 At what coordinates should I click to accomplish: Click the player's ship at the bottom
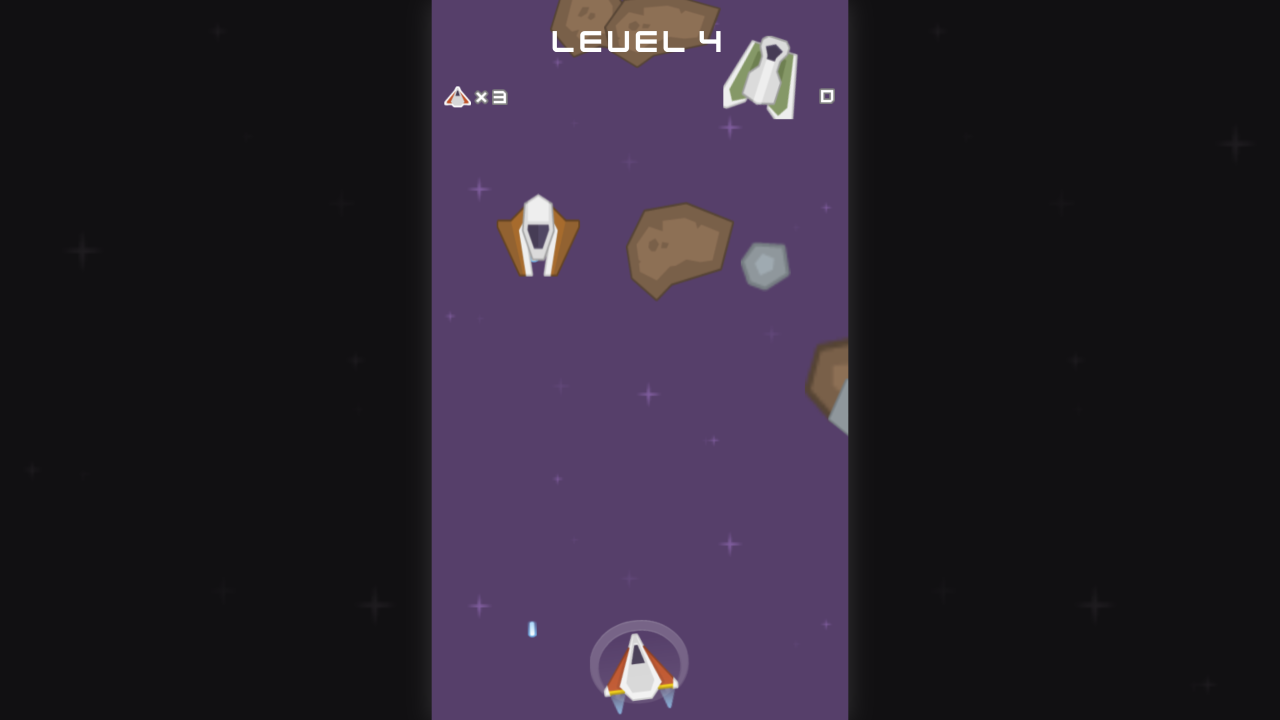coord(640,668)
